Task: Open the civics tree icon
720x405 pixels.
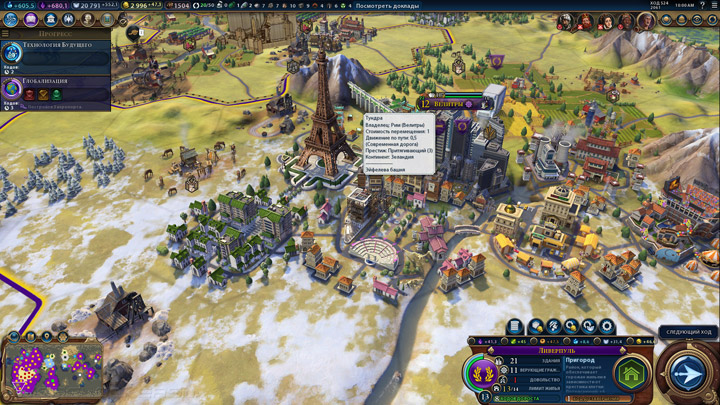Action: pos(30,19)
